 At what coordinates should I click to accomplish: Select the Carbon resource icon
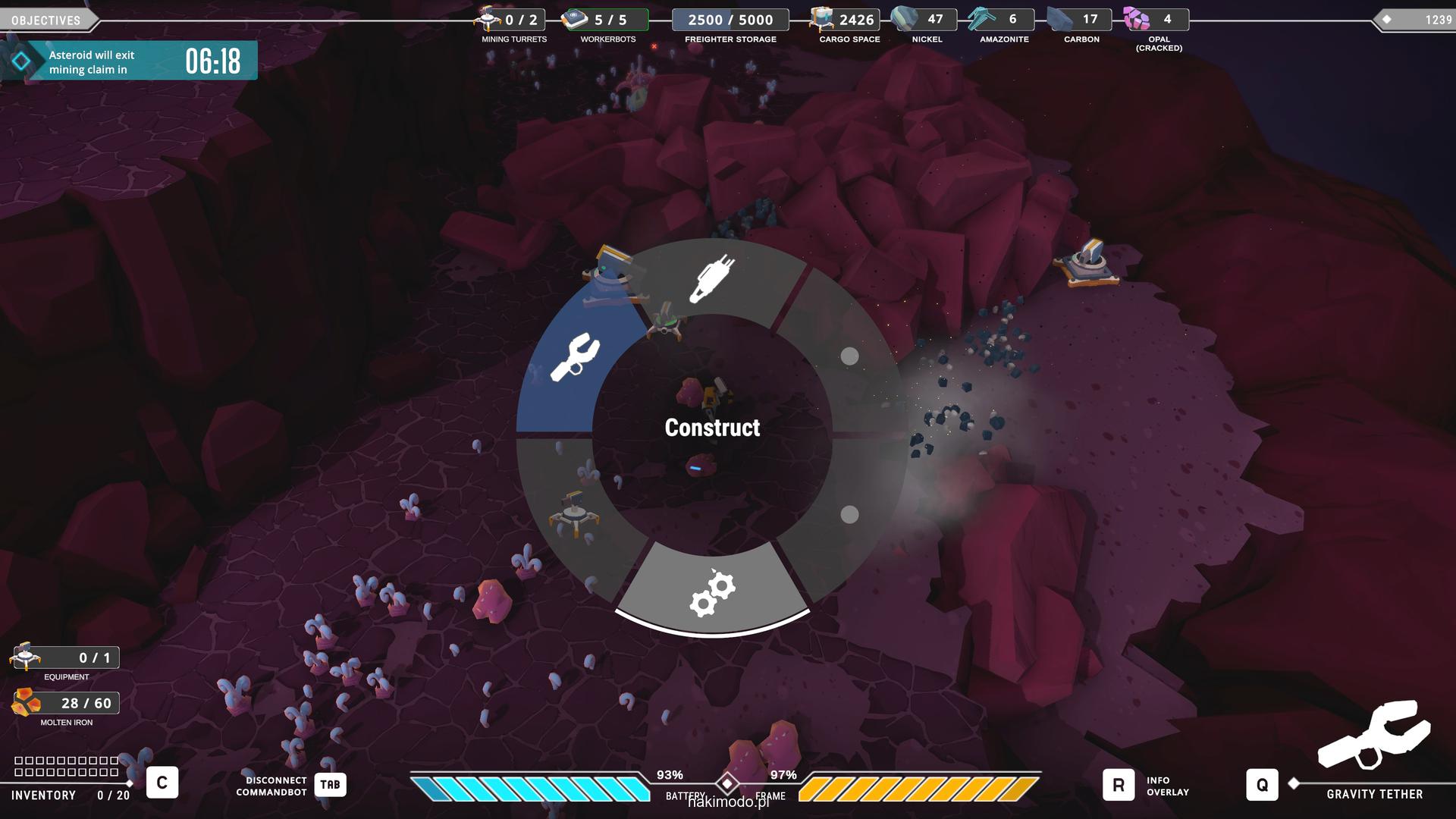click(1060, 19)
